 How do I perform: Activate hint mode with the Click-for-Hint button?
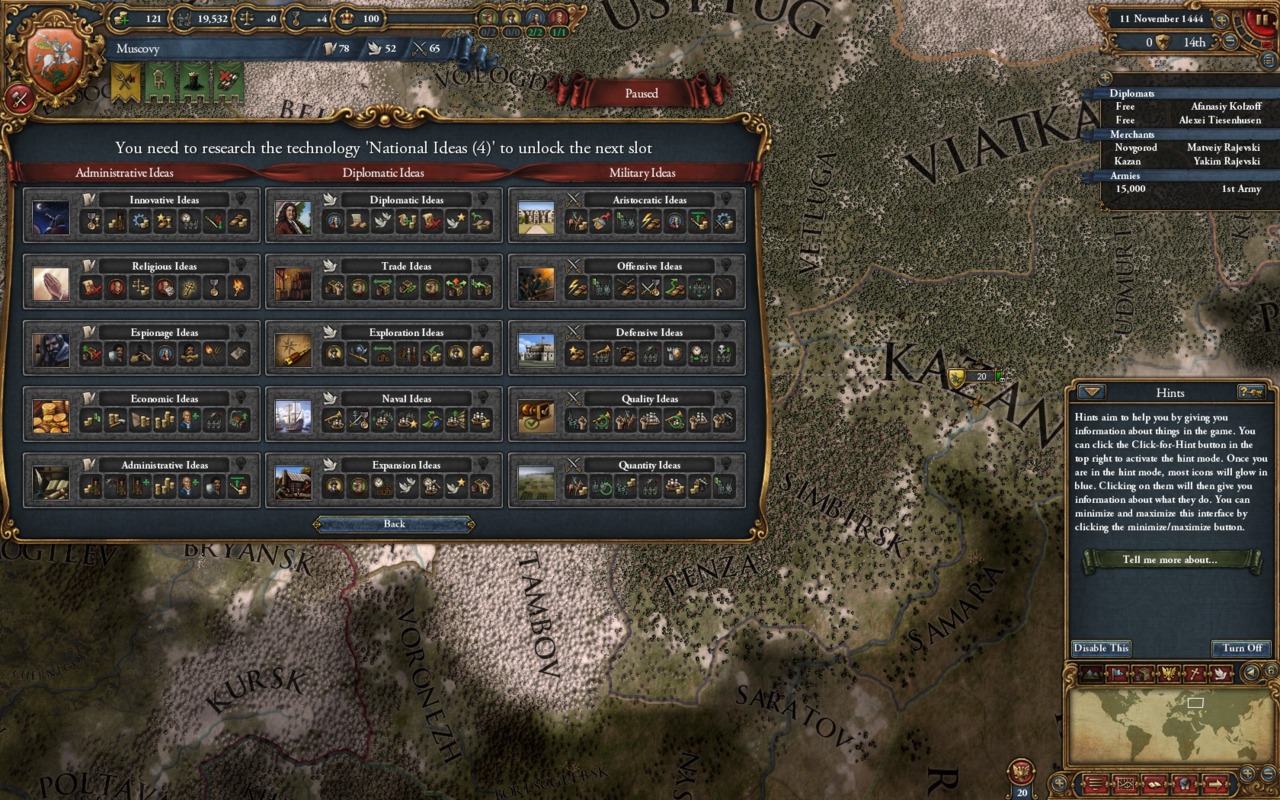[x=1251, y=393]
